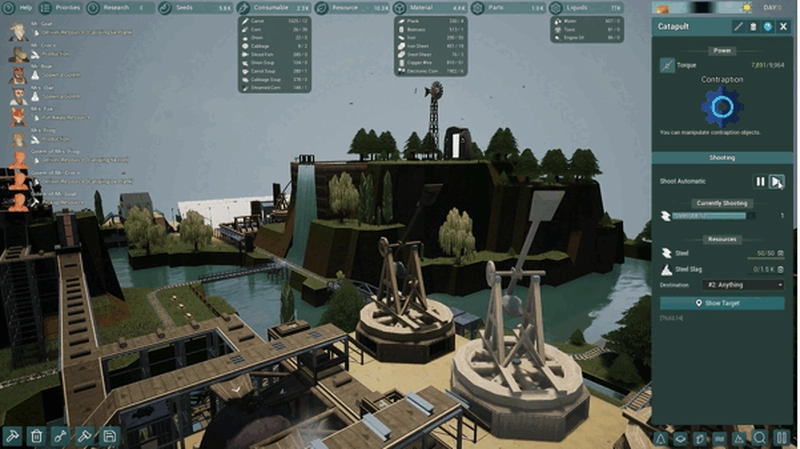Close the Catapult panel
The width and height of the screenshot is (800, 449).
pos(784,27)
